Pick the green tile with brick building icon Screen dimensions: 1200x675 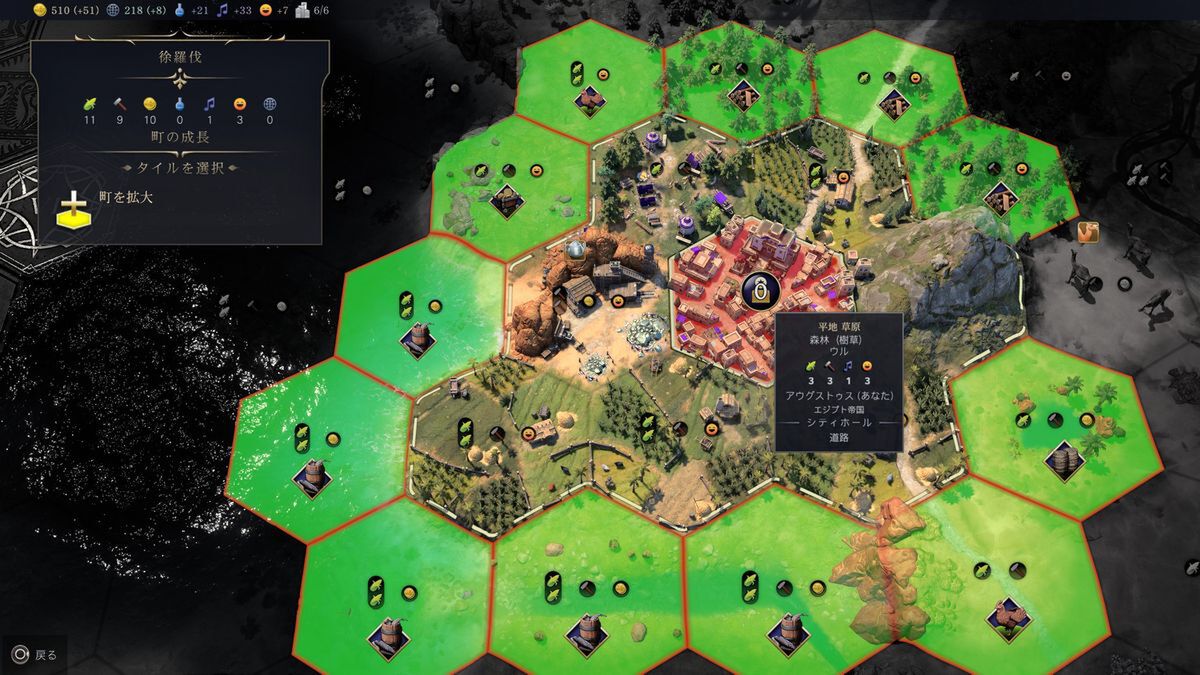pos(588,100)
